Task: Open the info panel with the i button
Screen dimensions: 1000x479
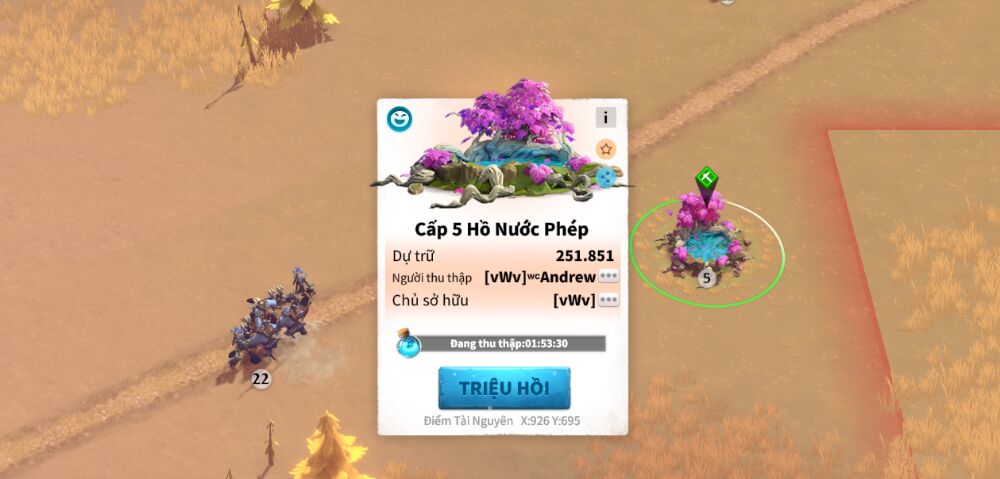Action: point(606,117)
